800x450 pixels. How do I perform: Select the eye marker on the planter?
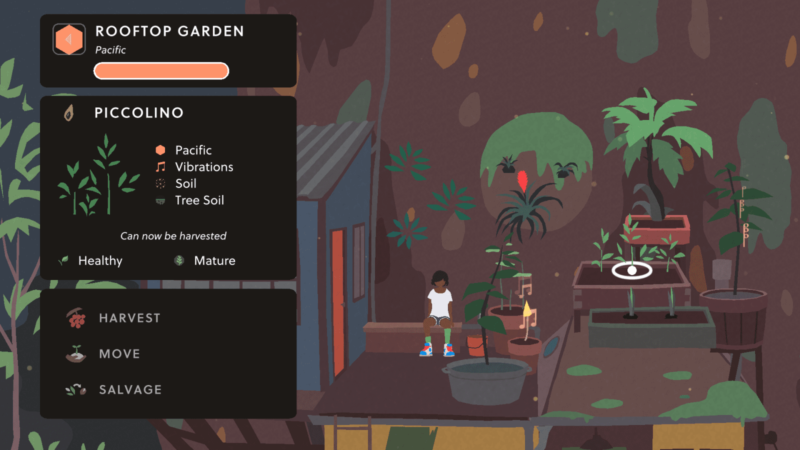coord(631,270)
